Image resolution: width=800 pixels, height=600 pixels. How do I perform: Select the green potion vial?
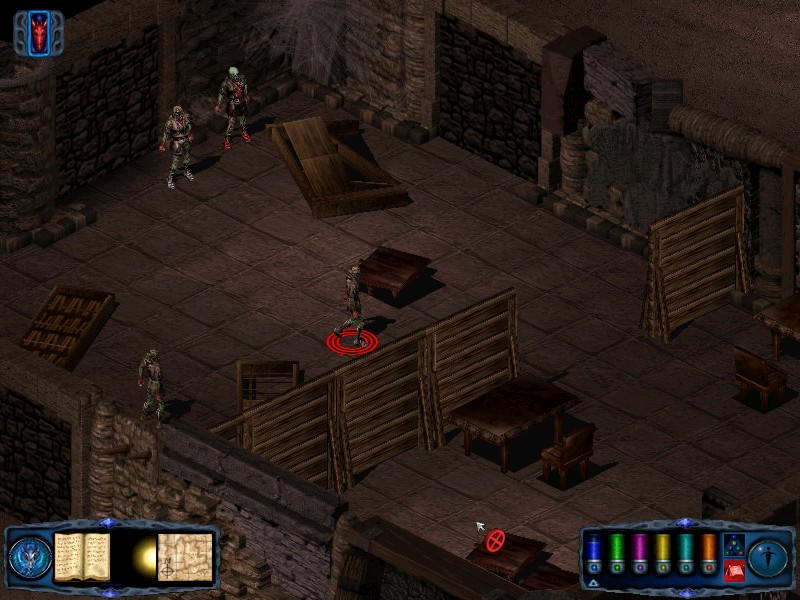click(x=617, y=552)
